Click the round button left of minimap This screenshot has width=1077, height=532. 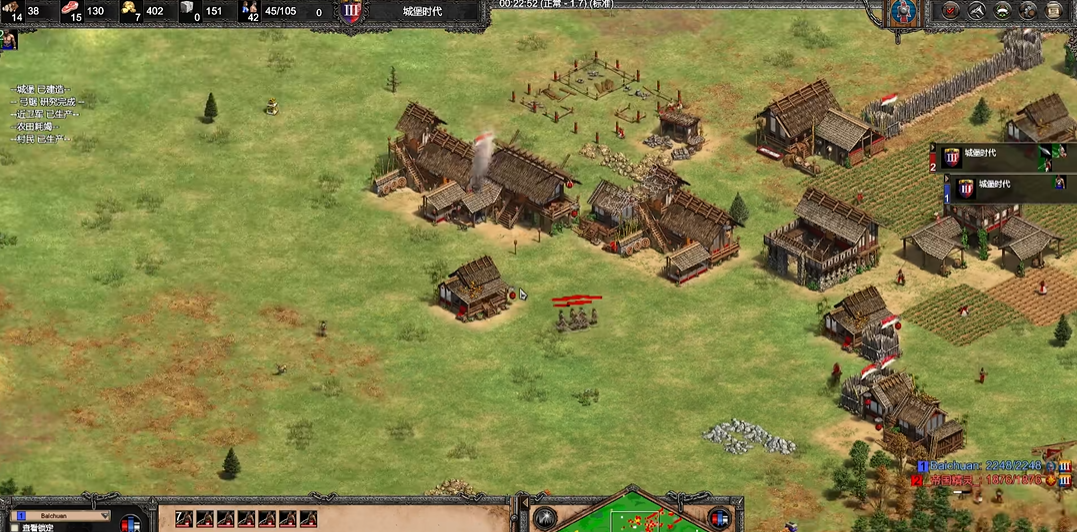coord(545,518)
